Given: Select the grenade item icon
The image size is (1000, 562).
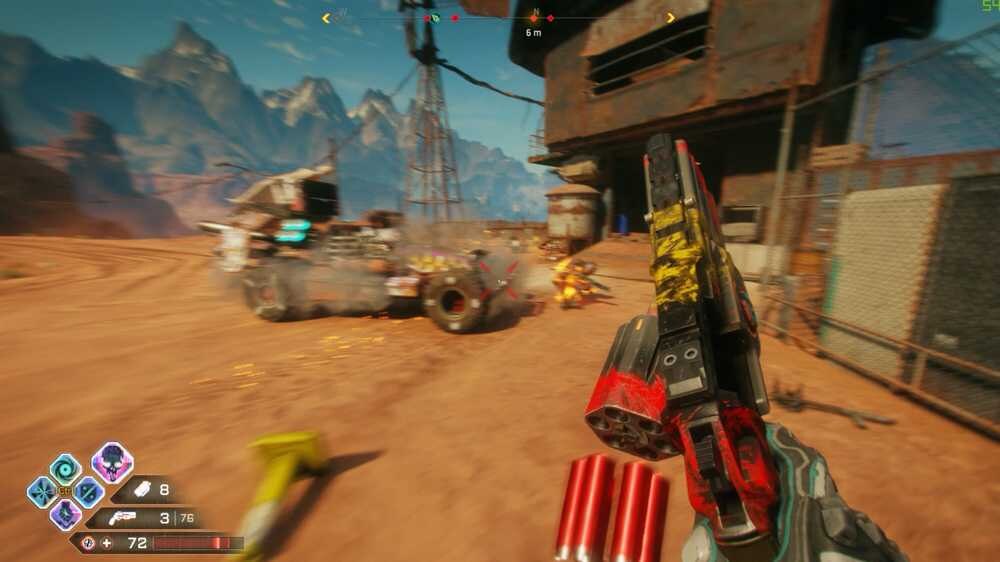Looking at the screenshot, I should (140, 490).
